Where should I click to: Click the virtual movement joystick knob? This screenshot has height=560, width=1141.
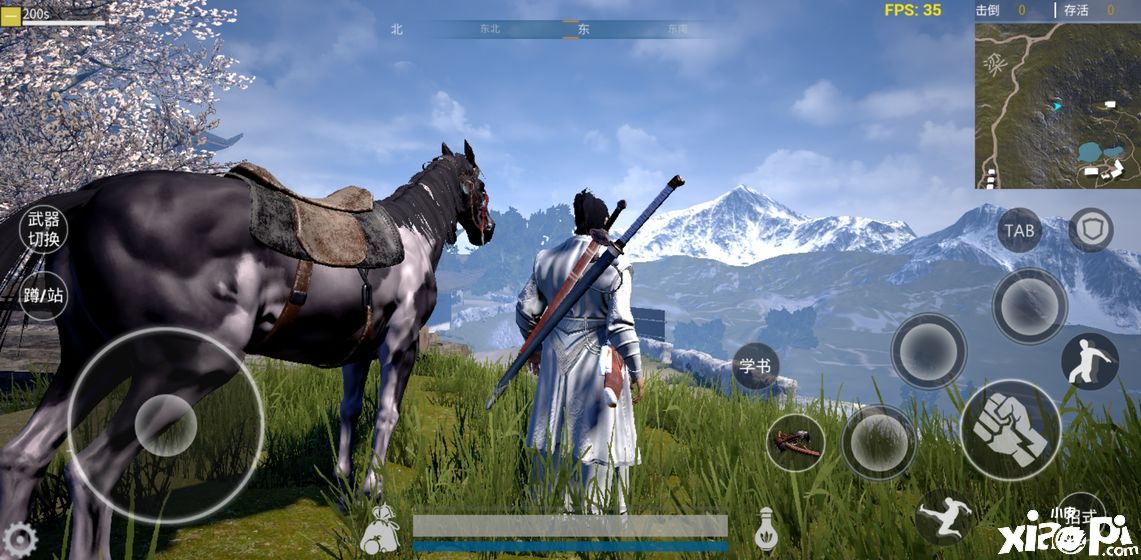tap(165, 425)
